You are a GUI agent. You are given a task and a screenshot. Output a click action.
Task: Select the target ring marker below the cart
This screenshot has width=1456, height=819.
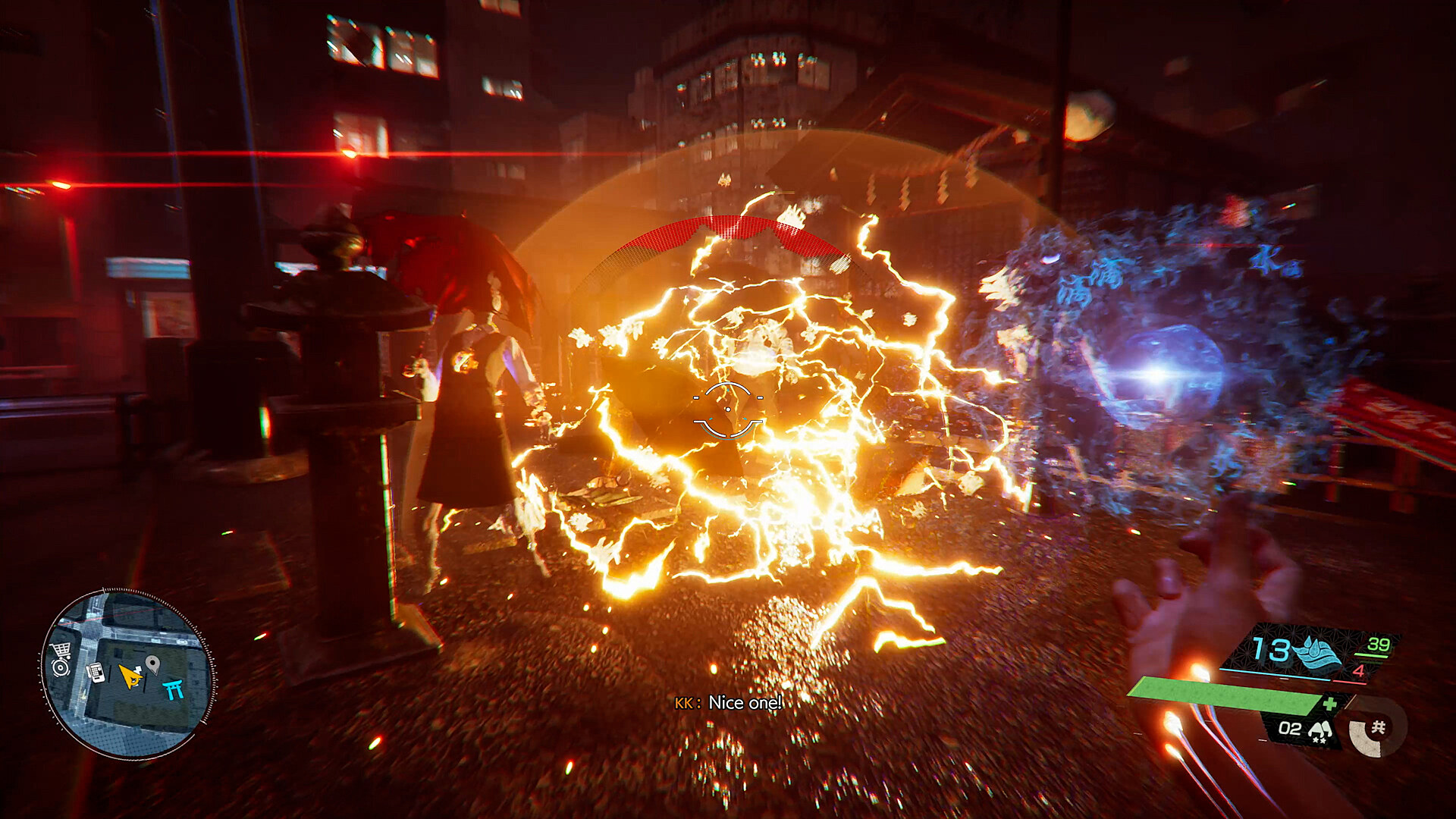click(60, 667)
